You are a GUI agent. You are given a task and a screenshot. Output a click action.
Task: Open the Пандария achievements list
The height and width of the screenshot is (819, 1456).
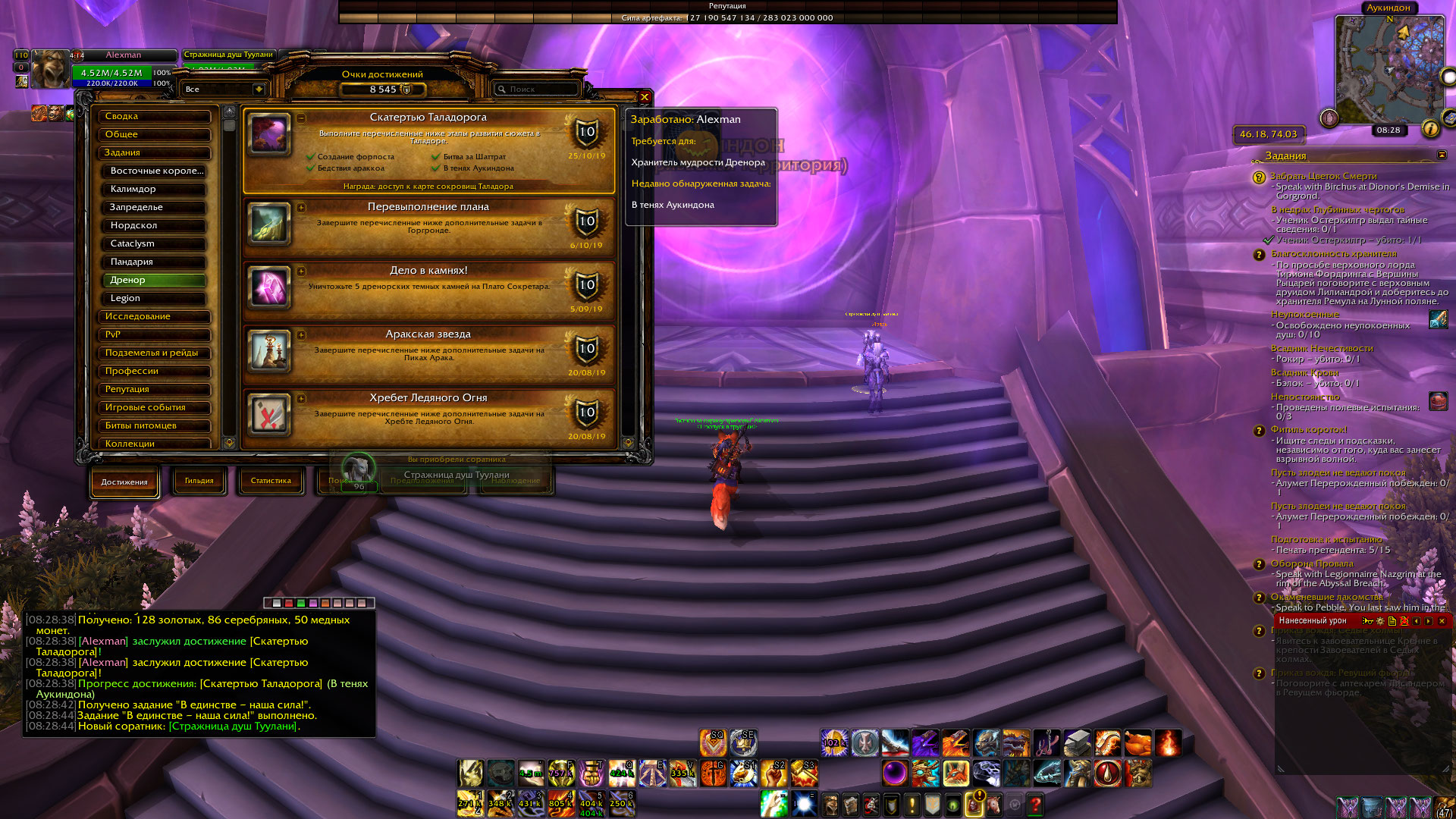[x=155, y=262]
